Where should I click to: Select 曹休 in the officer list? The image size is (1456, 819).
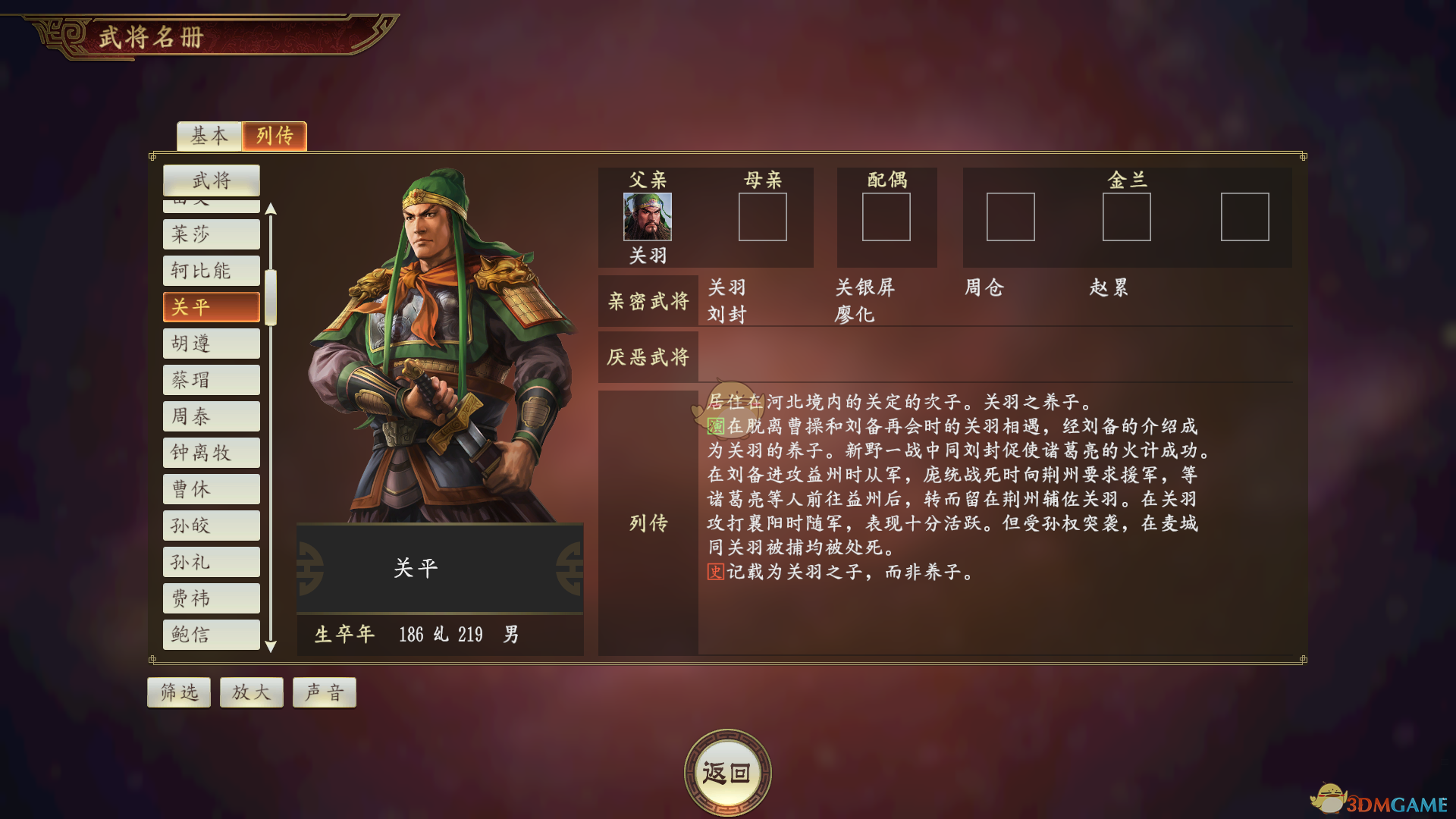coord(212,489)
